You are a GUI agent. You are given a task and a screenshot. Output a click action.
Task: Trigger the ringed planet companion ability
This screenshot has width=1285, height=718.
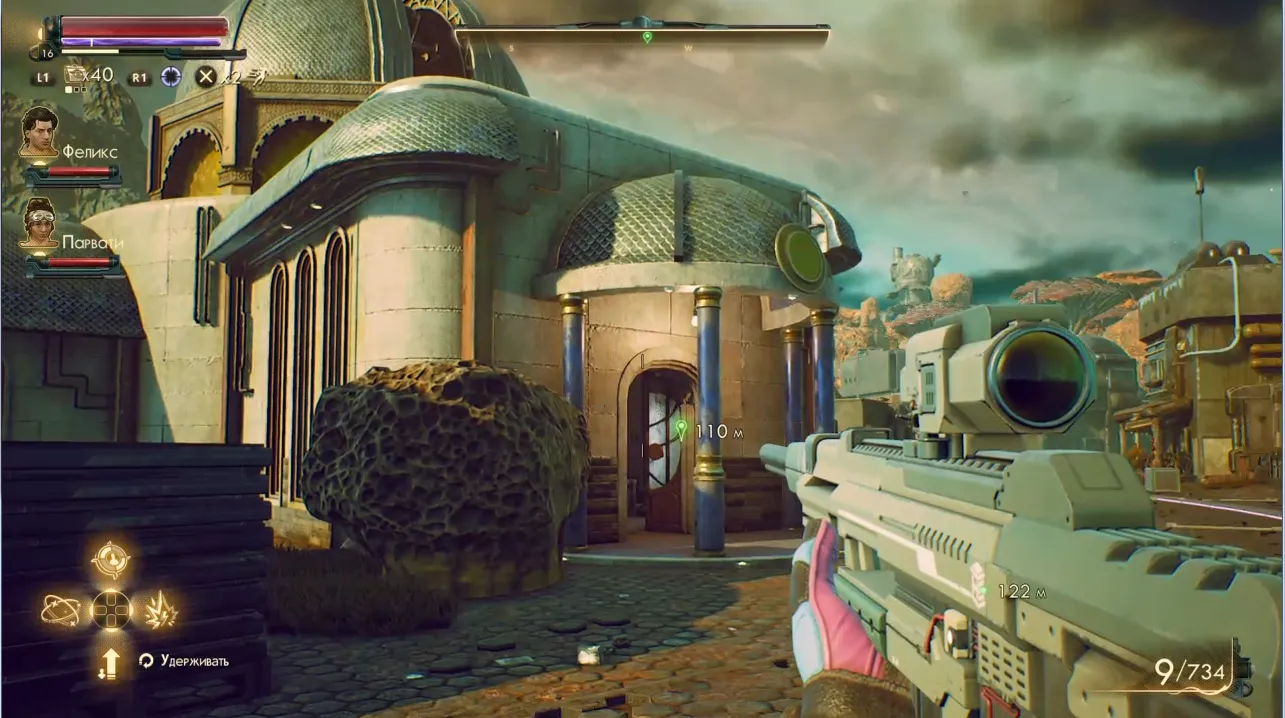(x=60, y=609)
